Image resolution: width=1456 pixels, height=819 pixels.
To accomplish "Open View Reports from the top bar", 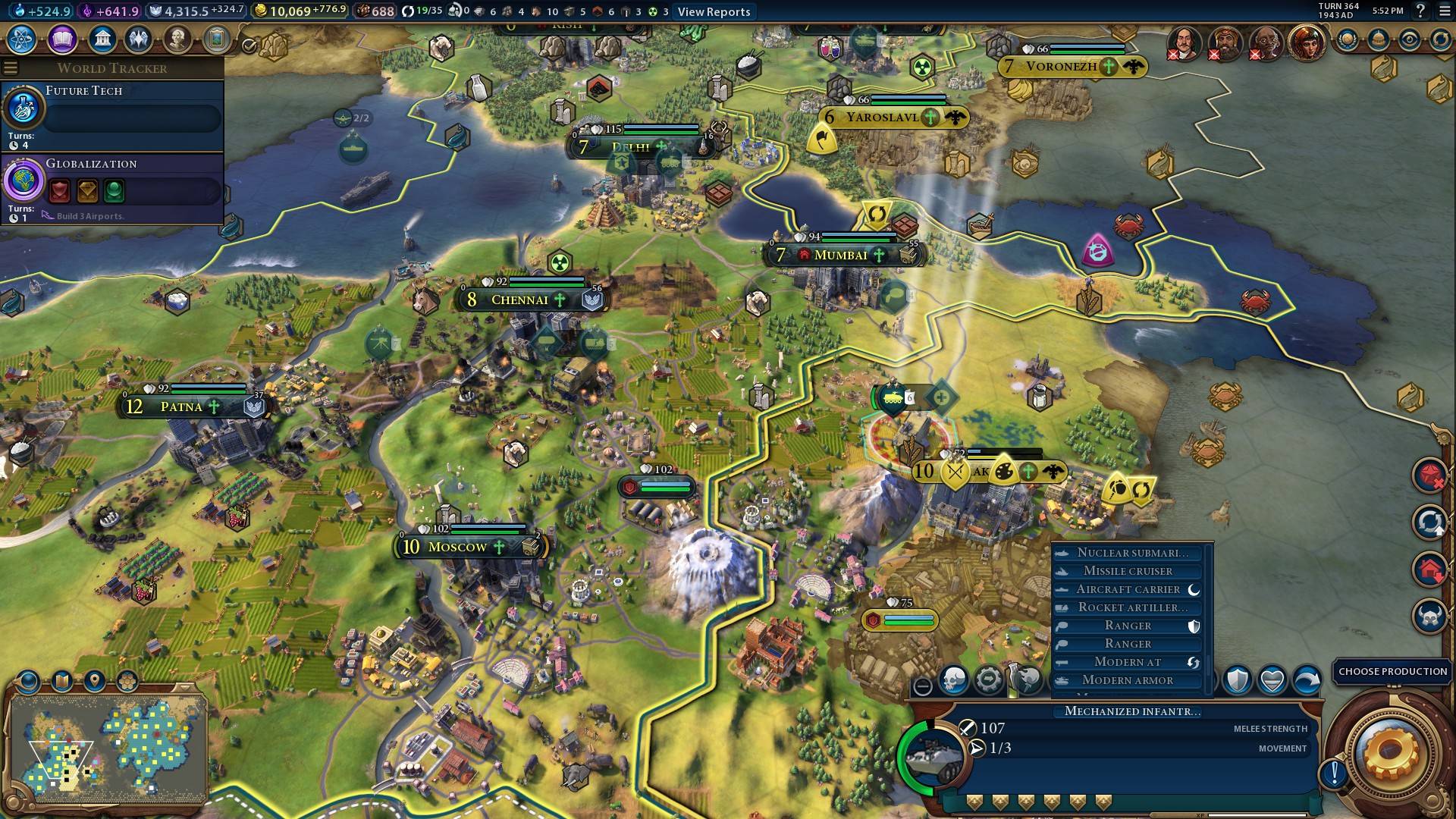I will tap(712, 11).
